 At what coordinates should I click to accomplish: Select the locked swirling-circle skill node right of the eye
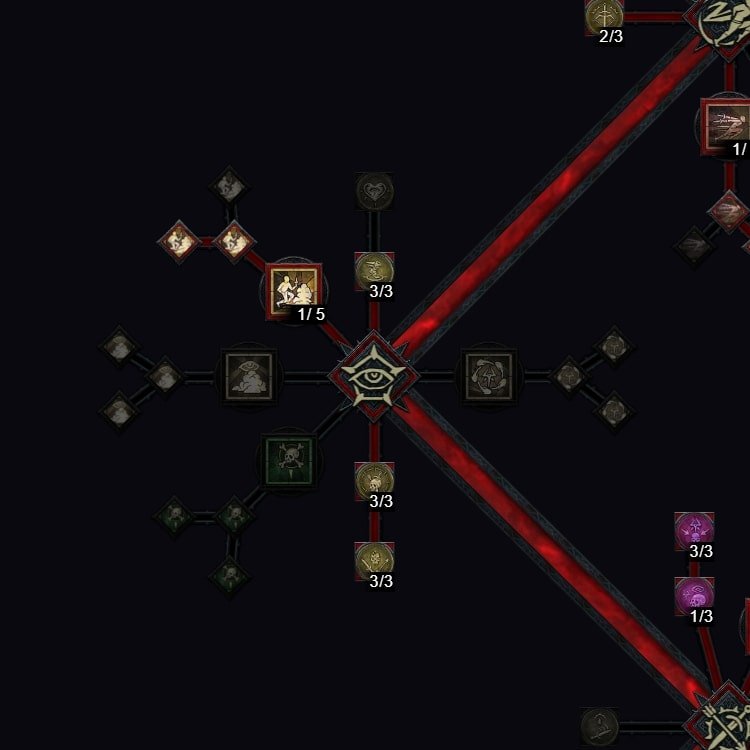[488, 376]
